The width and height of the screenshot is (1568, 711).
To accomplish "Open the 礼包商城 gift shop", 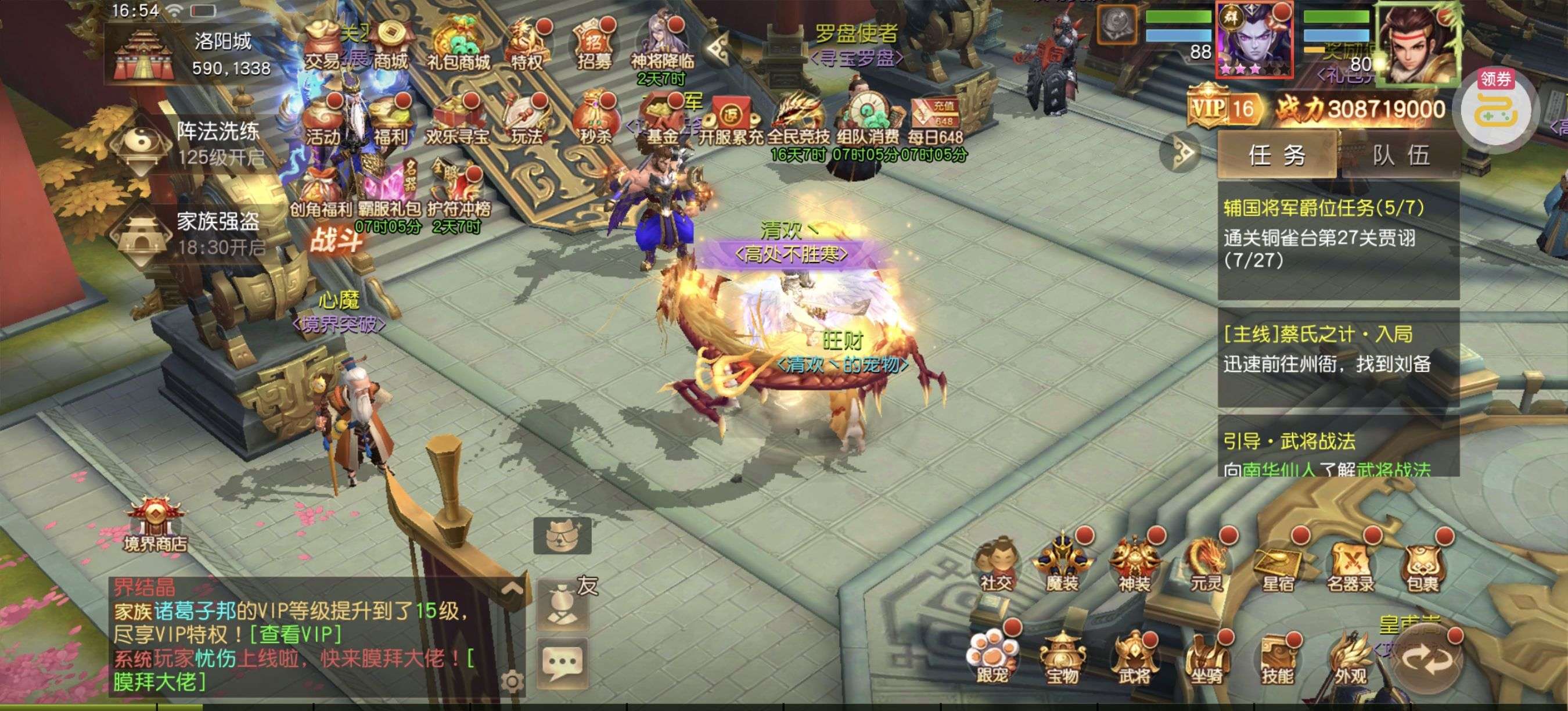I will pos(458,46).
